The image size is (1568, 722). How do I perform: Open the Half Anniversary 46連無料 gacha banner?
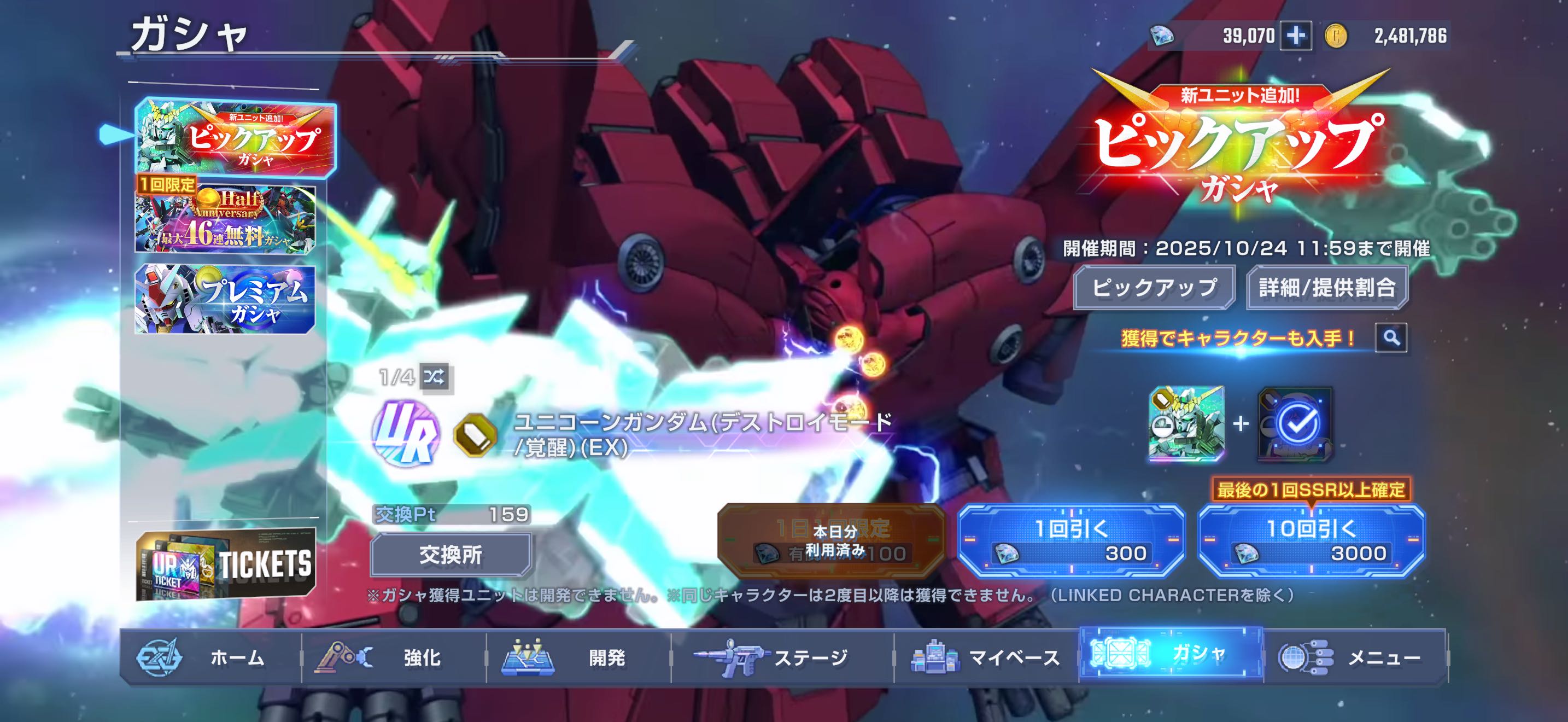[225, 220]
